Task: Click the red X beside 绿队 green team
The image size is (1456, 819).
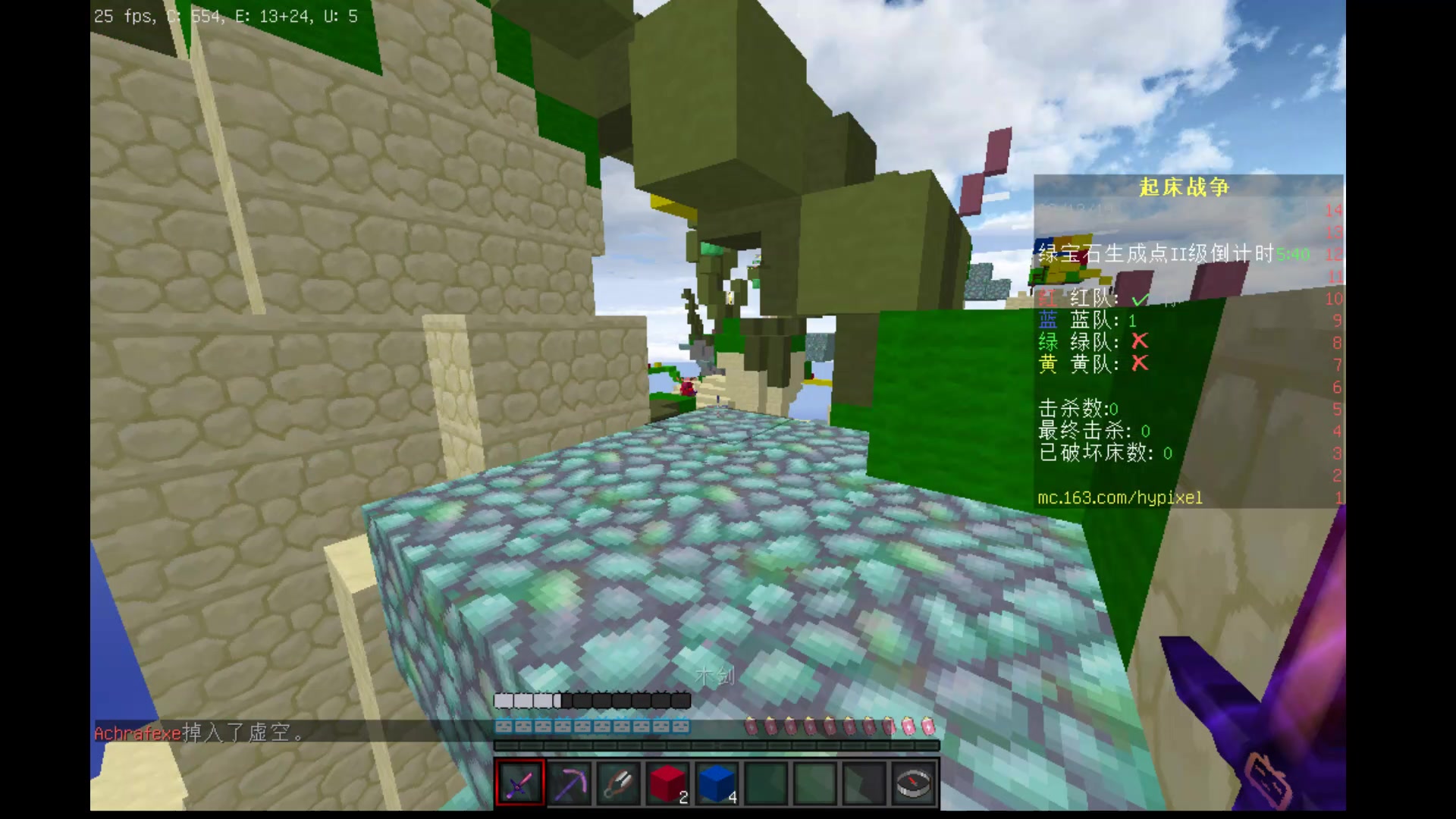Action: (1137, 343)
